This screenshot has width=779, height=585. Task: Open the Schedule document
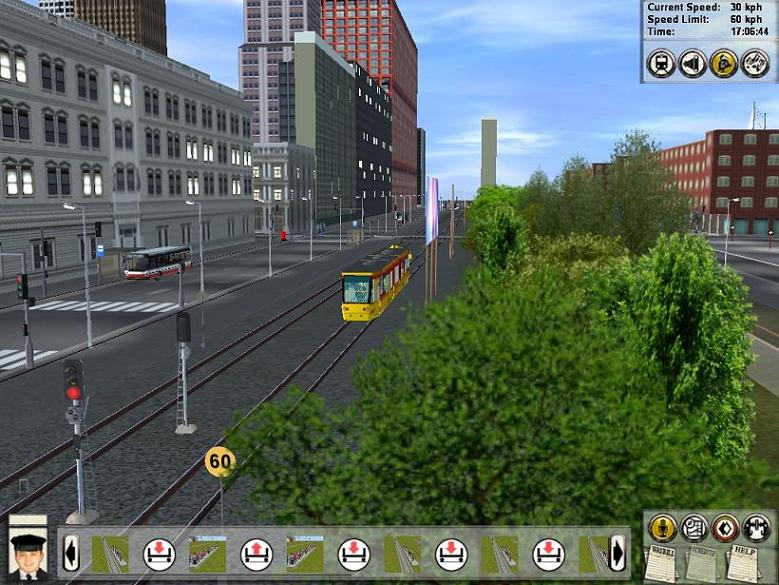click(701, 563)
